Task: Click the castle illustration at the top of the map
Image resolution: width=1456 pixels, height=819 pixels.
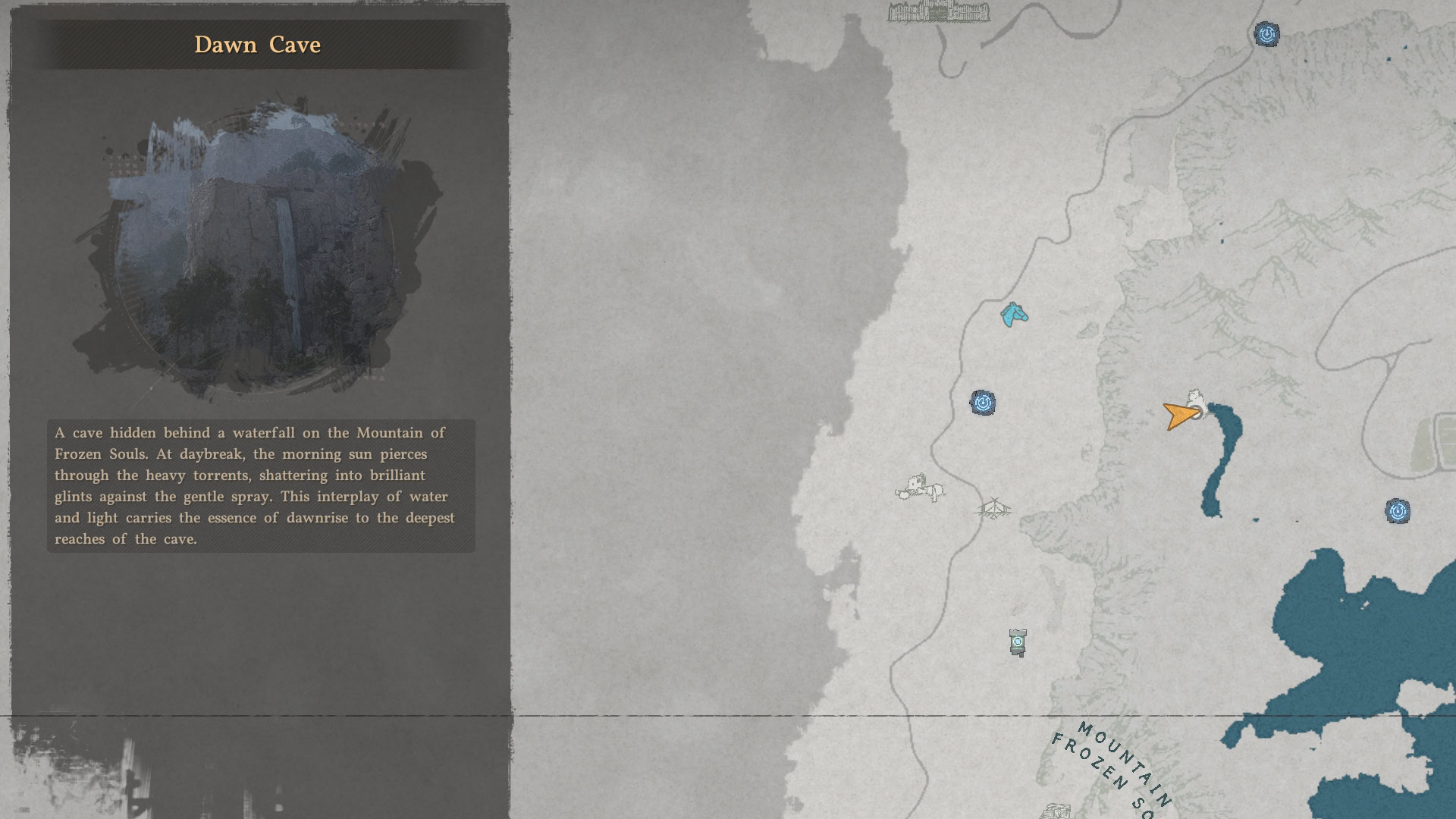Action: coord(938,15)
